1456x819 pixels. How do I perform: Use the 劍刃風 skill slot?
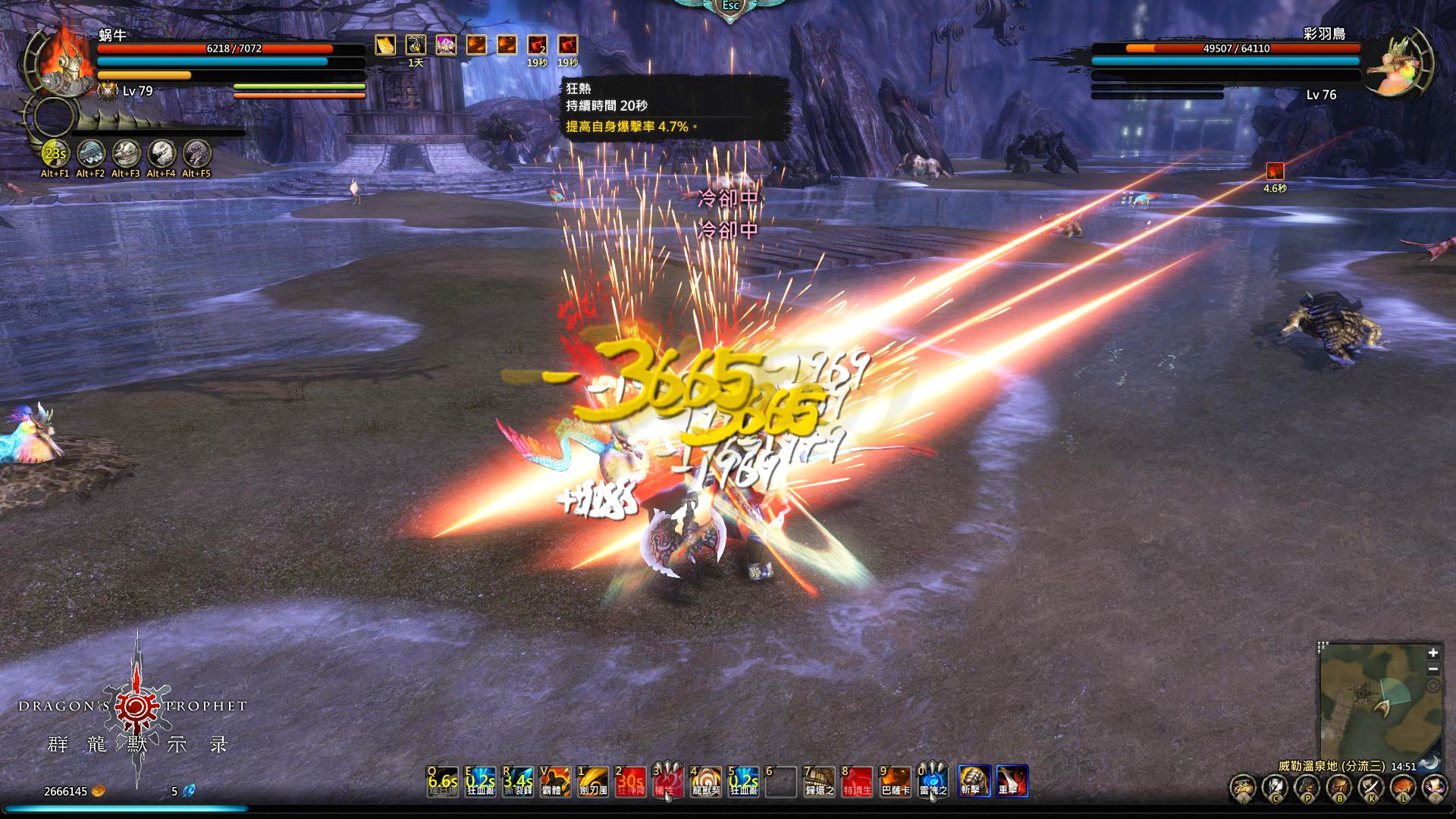(593, 781)
